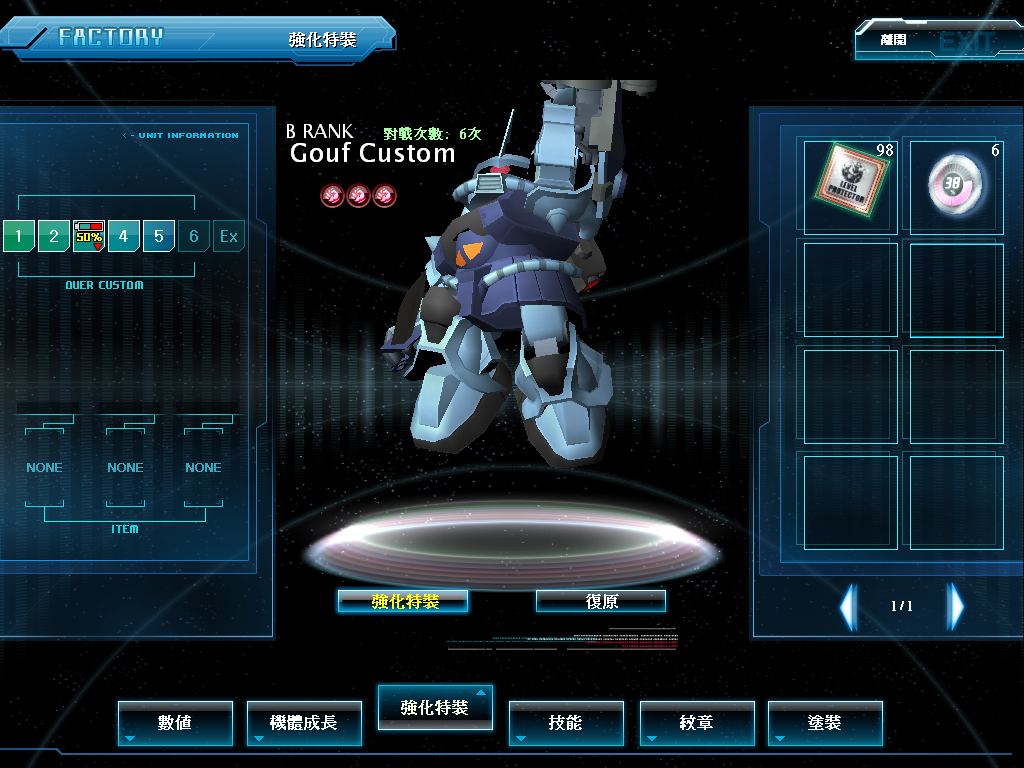Go to the previous inventory page
This screenshot has height=768, width=1024.
[848, 606]
